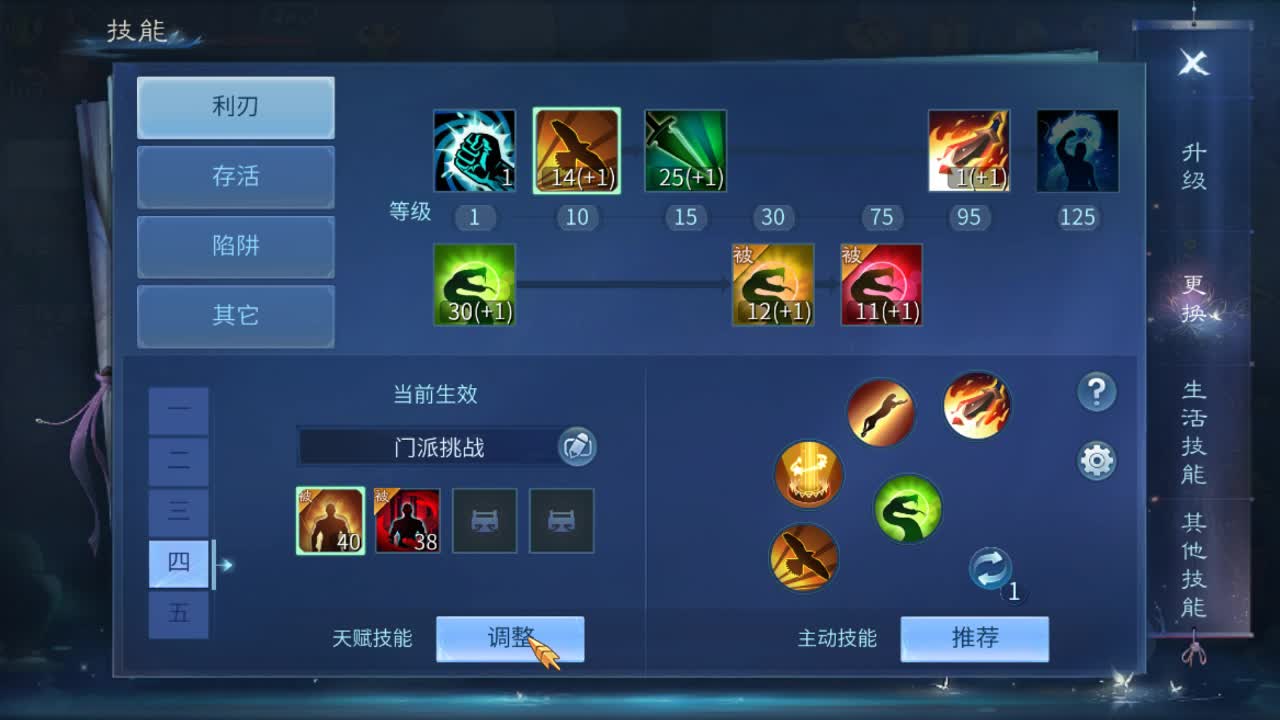The image size is (1280, 720).
Task: Select the red talent skill showing 38
Action: click(x=407, y=520)
